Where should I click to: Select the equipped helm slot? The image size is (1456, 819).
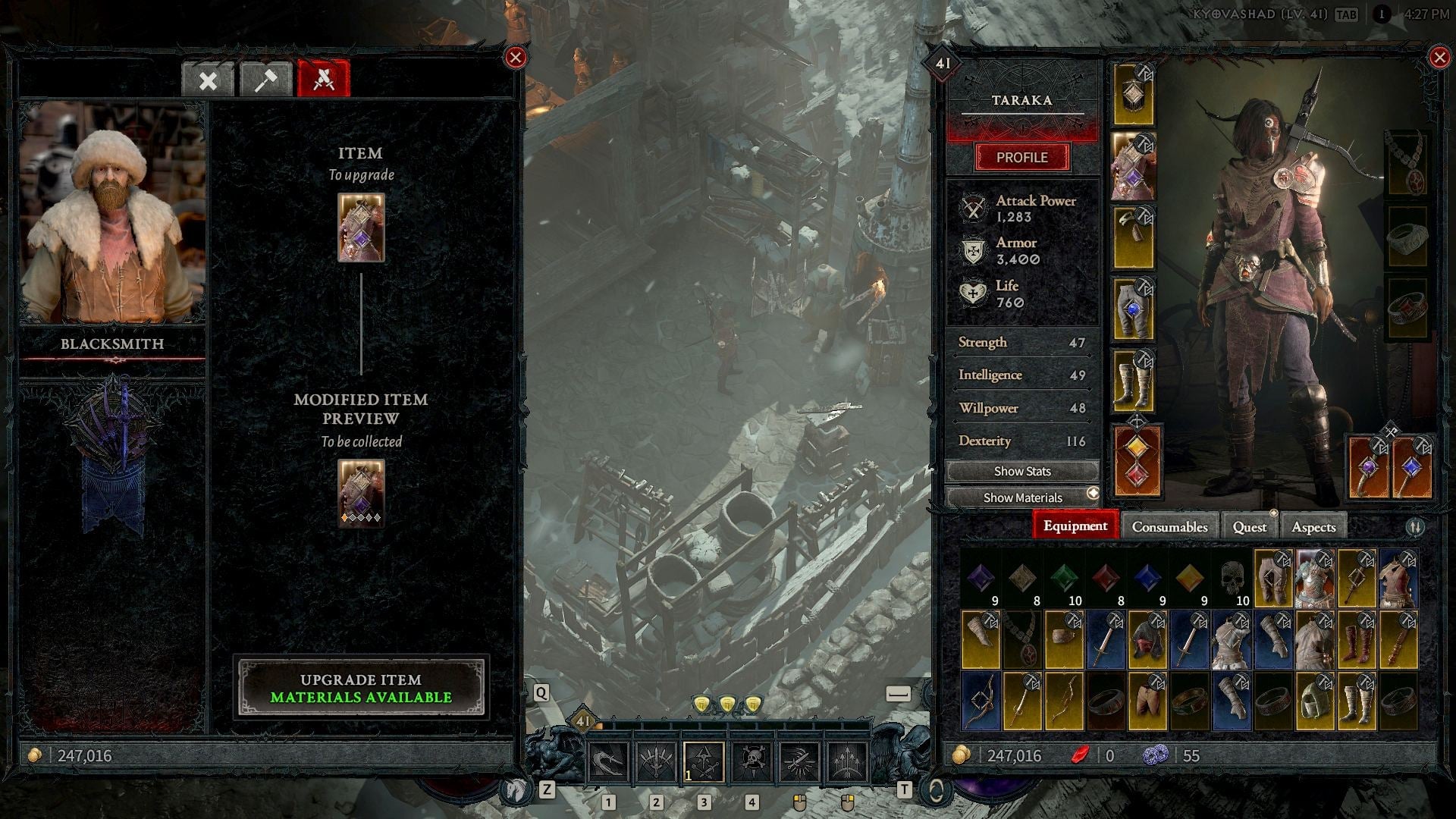[1133, 95]
